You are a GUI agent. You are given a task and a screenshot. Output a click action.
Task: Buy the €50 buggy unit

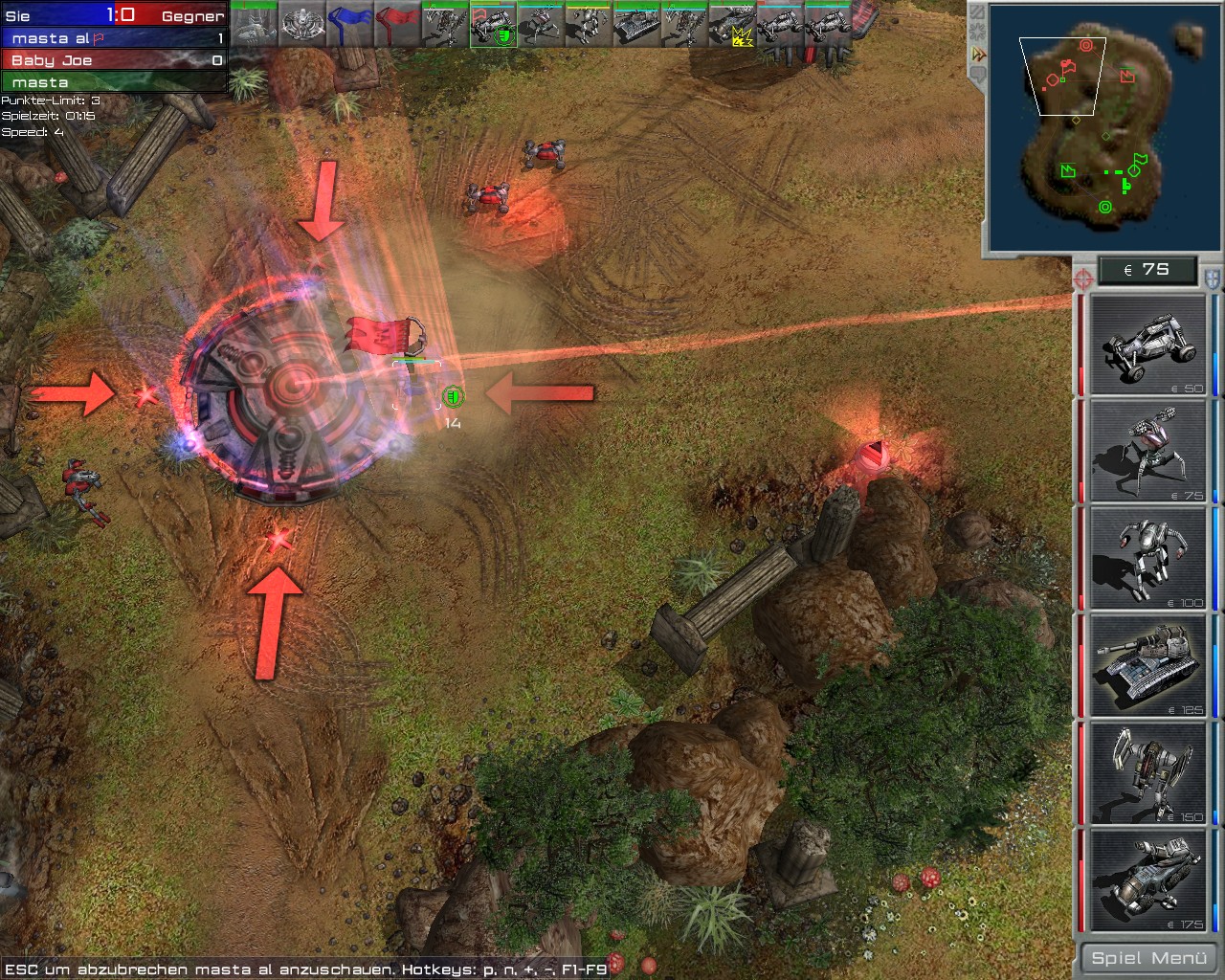click(1147, 345)
